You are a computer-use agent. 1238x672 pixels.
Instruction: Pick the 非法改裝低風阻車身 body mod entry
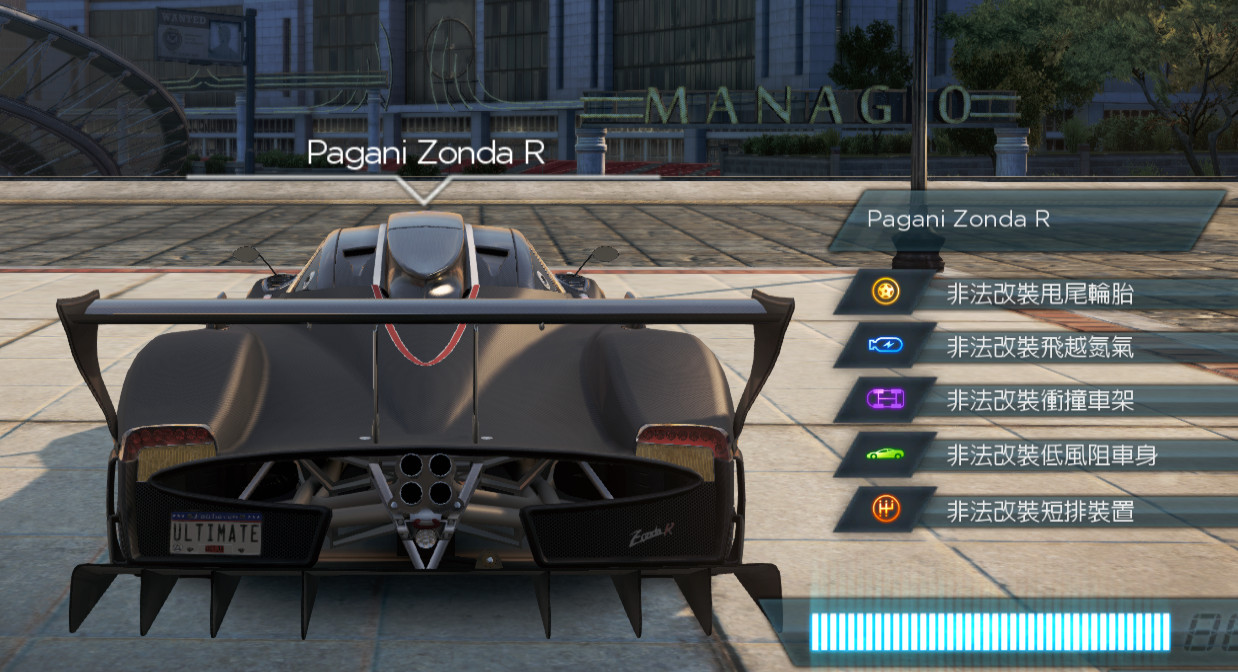[1052, 456]
